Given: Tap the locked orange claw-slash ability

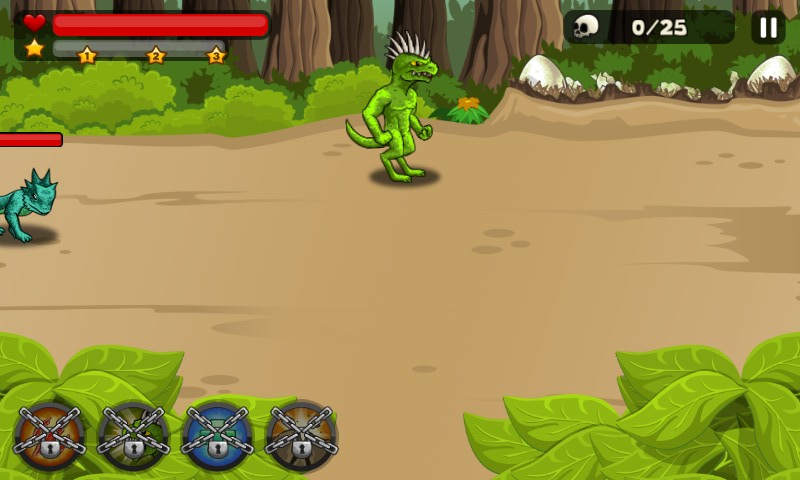Looking at the screenshot, I should point(49,436).
